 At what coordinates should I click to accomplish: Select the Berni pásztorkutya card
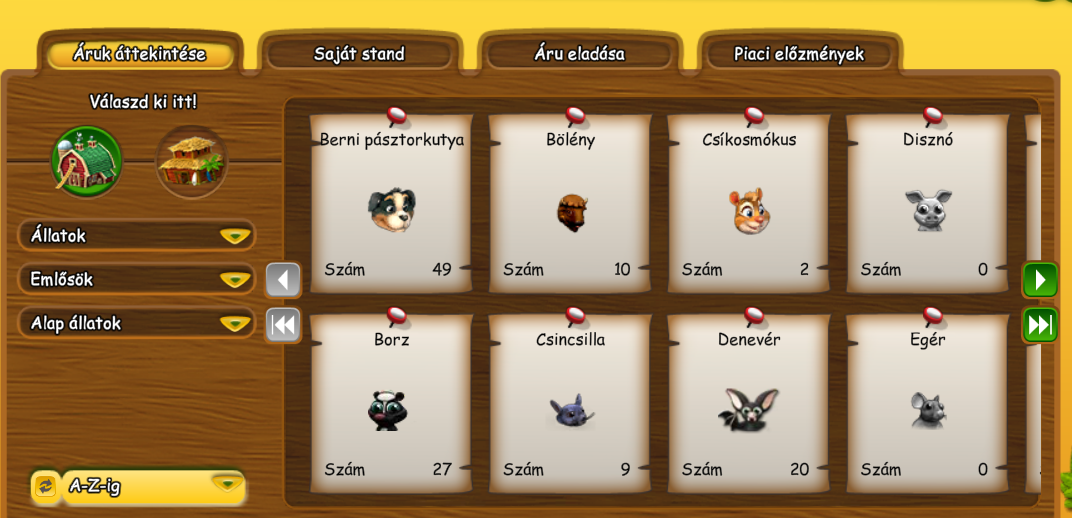[391, 205]
